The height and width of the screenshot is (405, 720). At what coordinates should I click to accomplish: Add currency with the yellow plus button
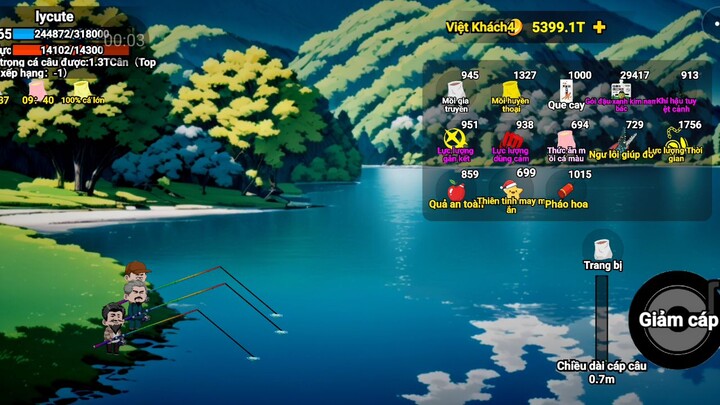click(x=599, y=27)
